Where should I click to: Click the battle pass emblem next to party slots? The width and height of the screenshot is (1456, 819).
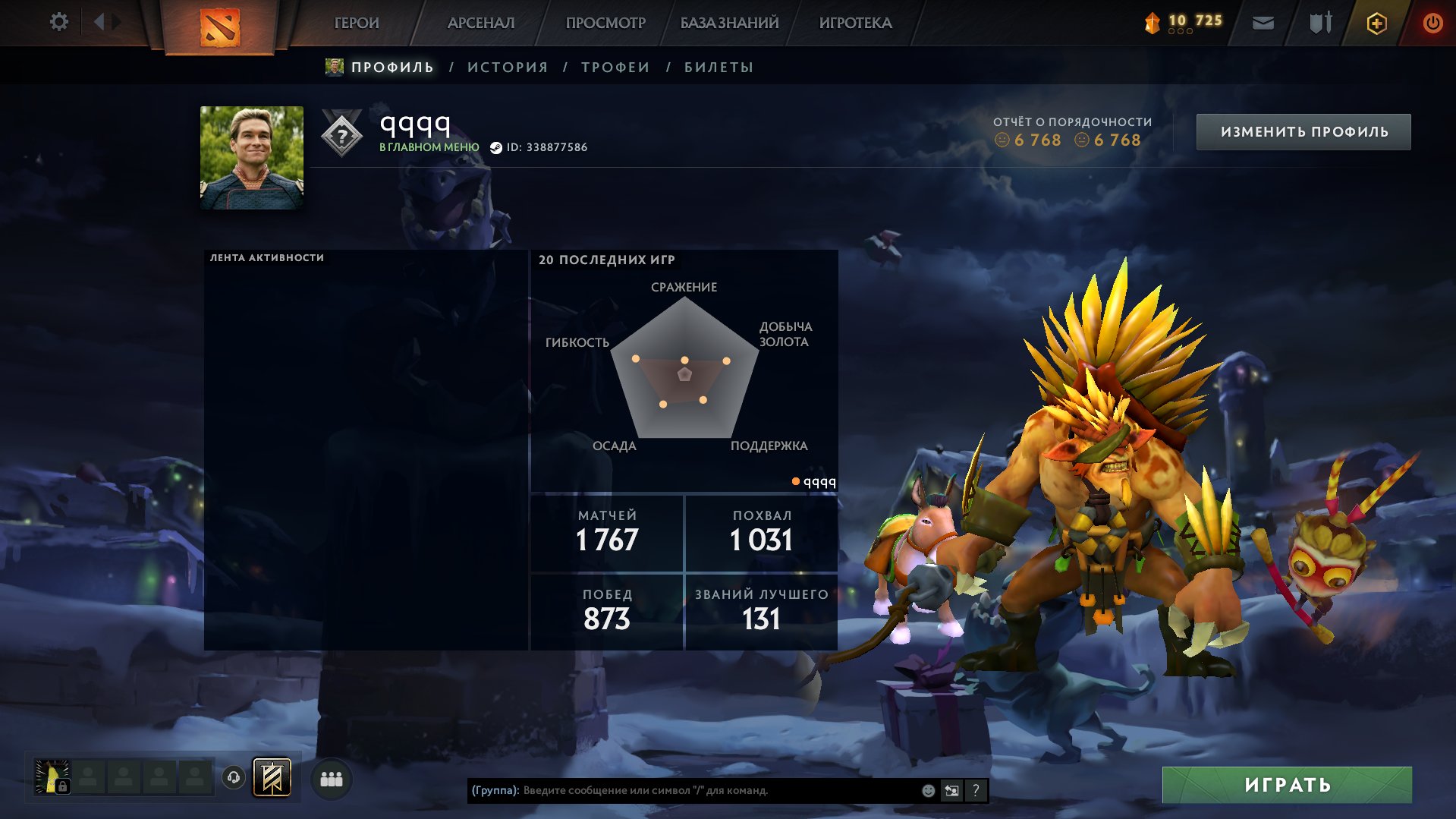pos(272,778)
